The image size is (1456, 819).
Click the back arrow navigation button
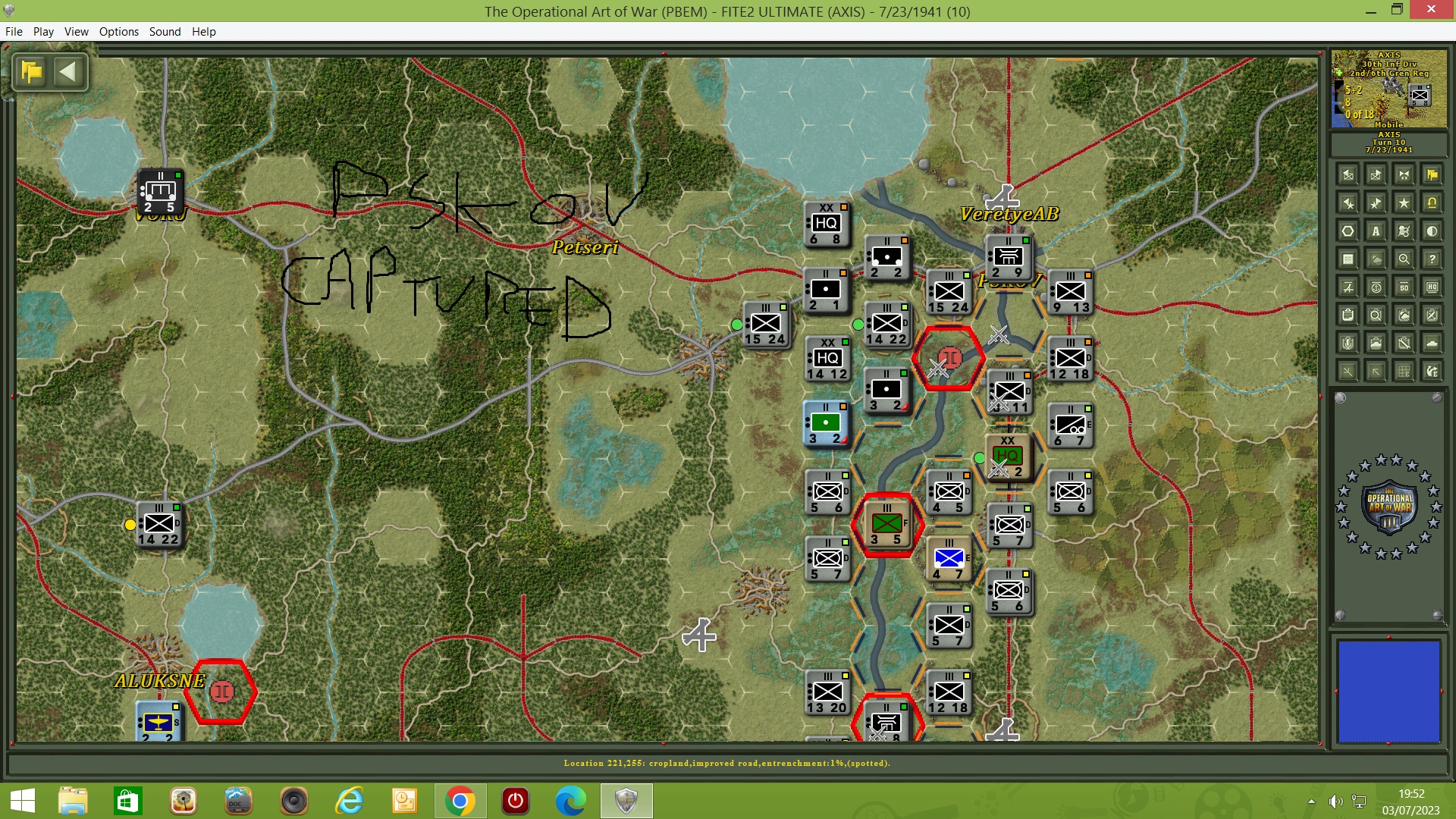69,72
